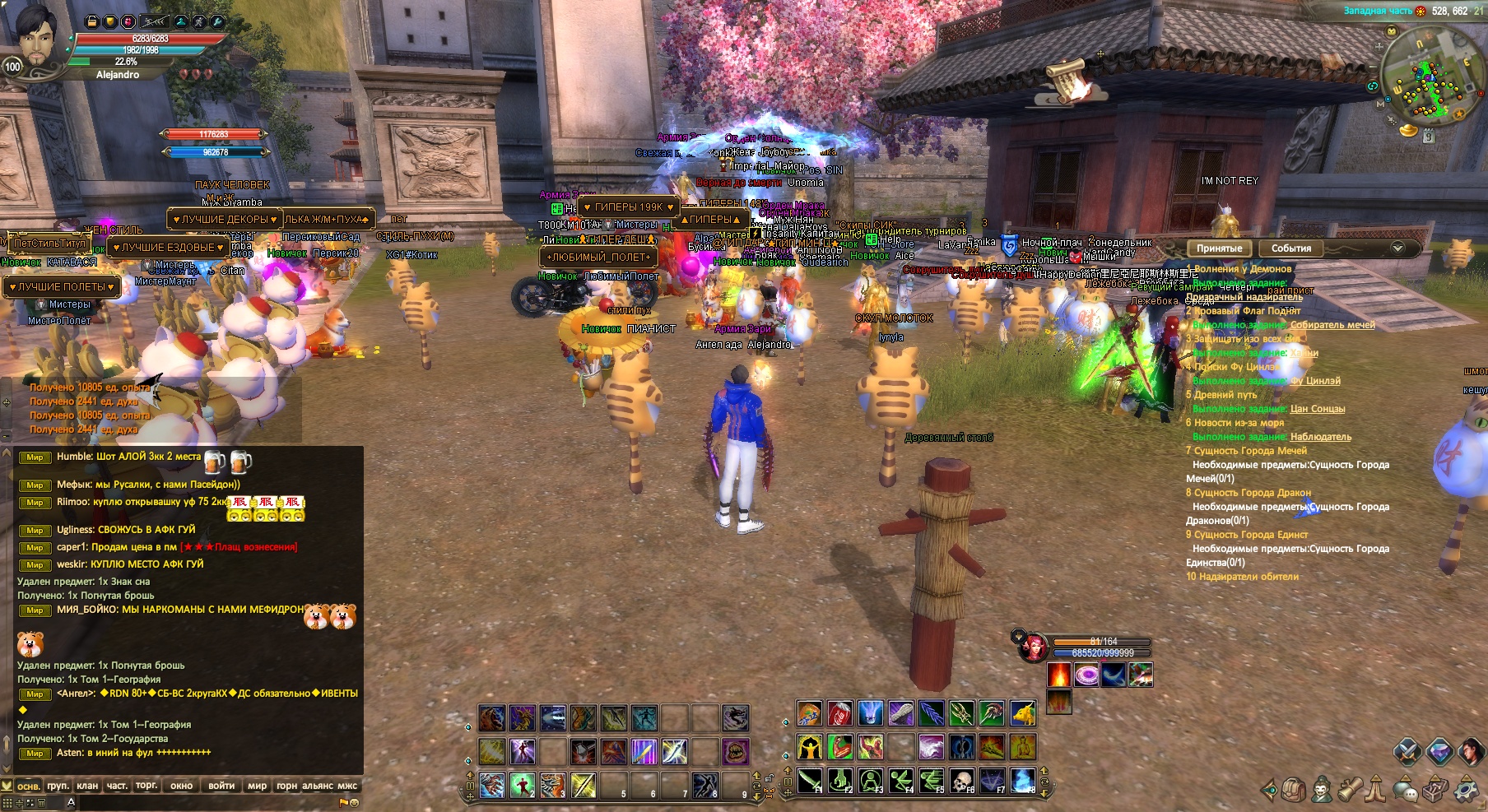
Task: Select the клан chat tab
Action: (x=87, y=786)
